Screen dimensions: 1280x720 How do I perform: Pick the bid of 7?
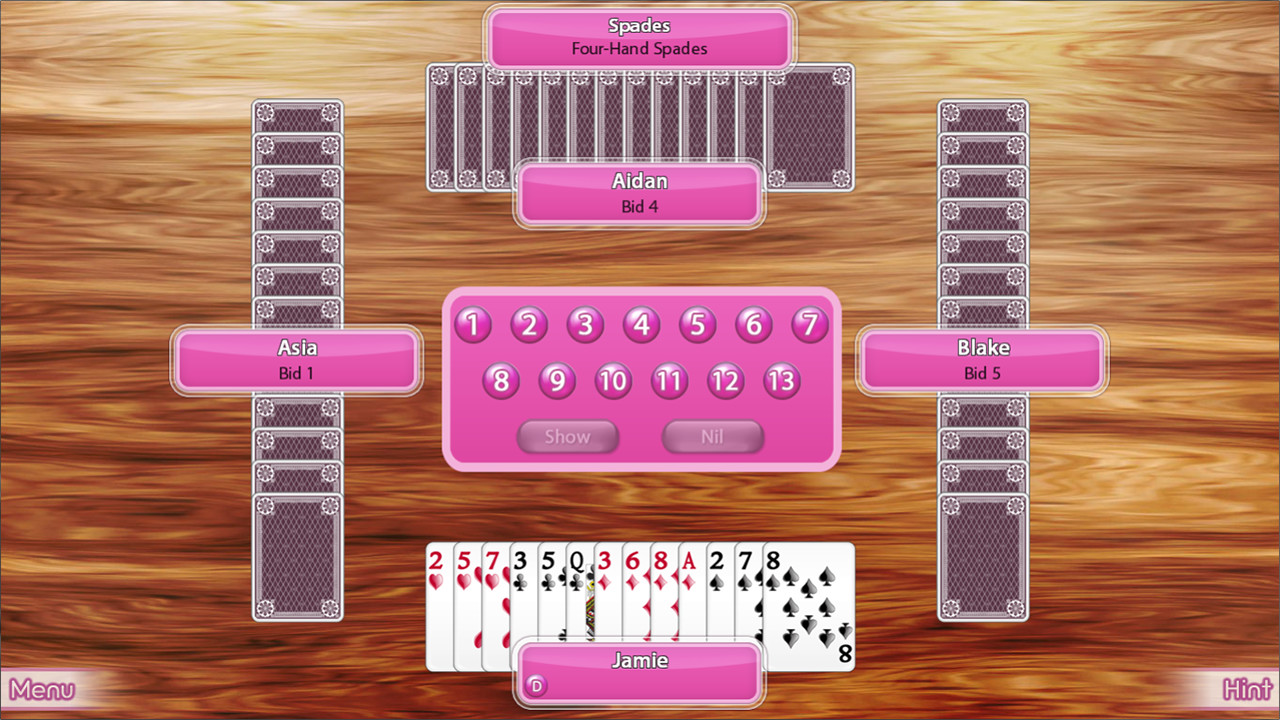[809, 324]
